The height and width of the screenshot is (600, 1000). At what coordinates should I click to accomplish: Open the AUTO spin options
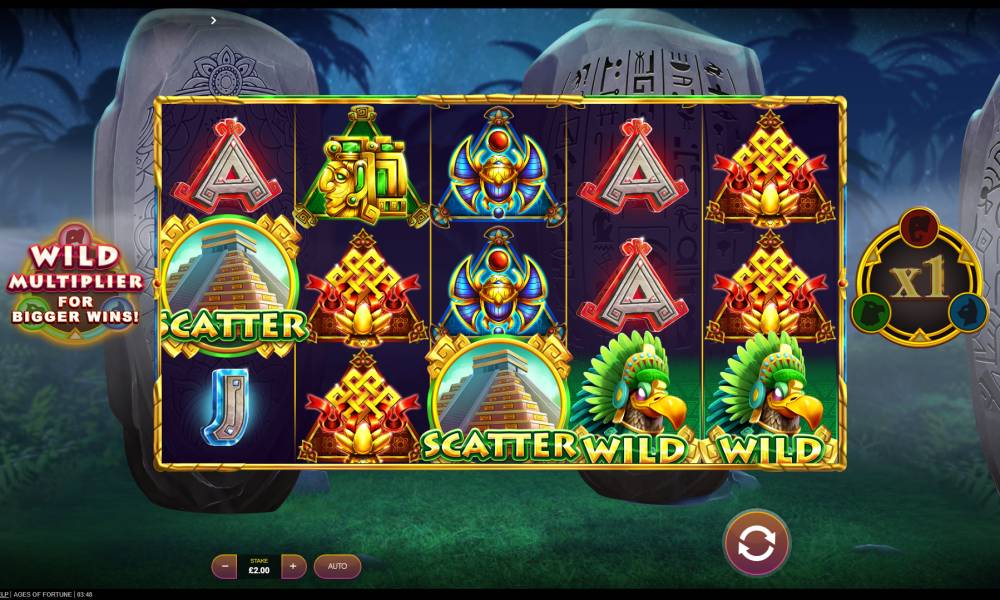coord(337,566)
